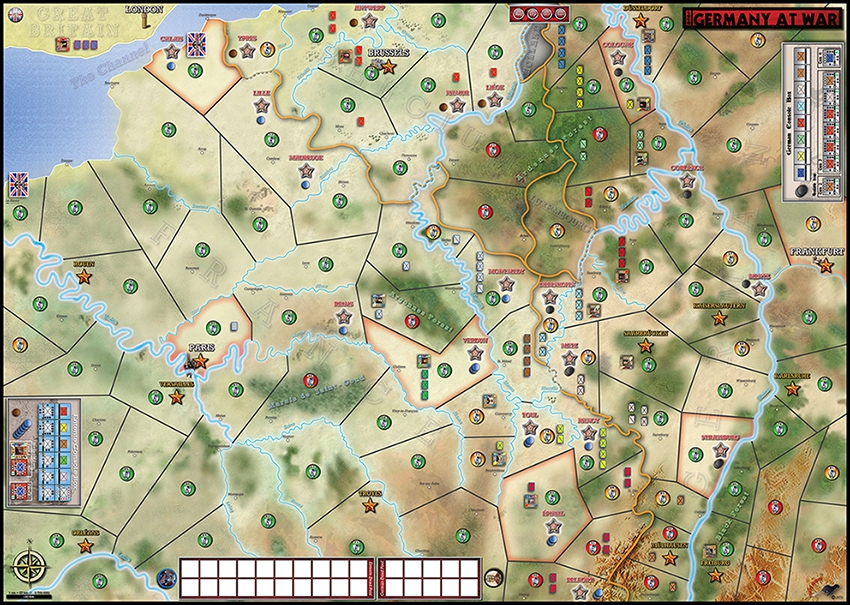Open the German Console Box panel
The height and width of the screenshot is (605, 850).
pyautogui.click(x=807, y=124)
